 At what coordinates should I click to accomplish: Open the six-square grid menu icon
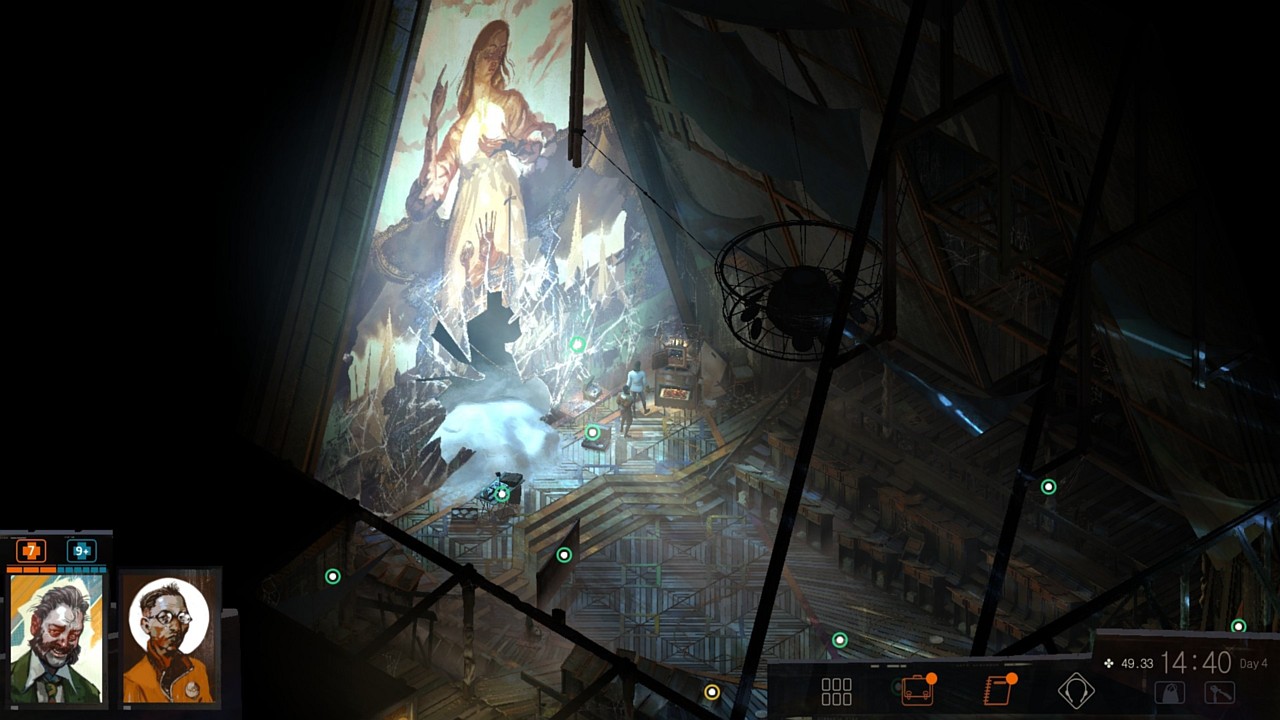click(x=836, y=691)
